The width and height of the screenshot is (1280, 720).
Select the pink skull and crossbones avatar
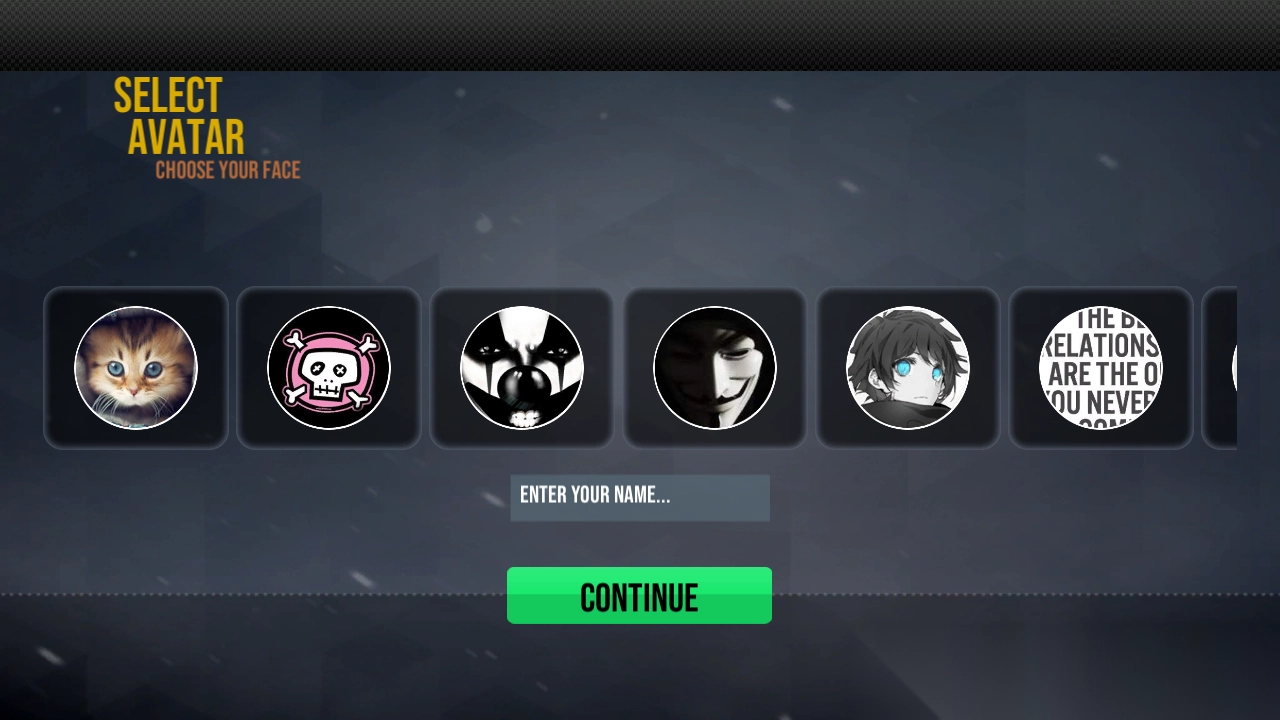click(x=329, y=368)
